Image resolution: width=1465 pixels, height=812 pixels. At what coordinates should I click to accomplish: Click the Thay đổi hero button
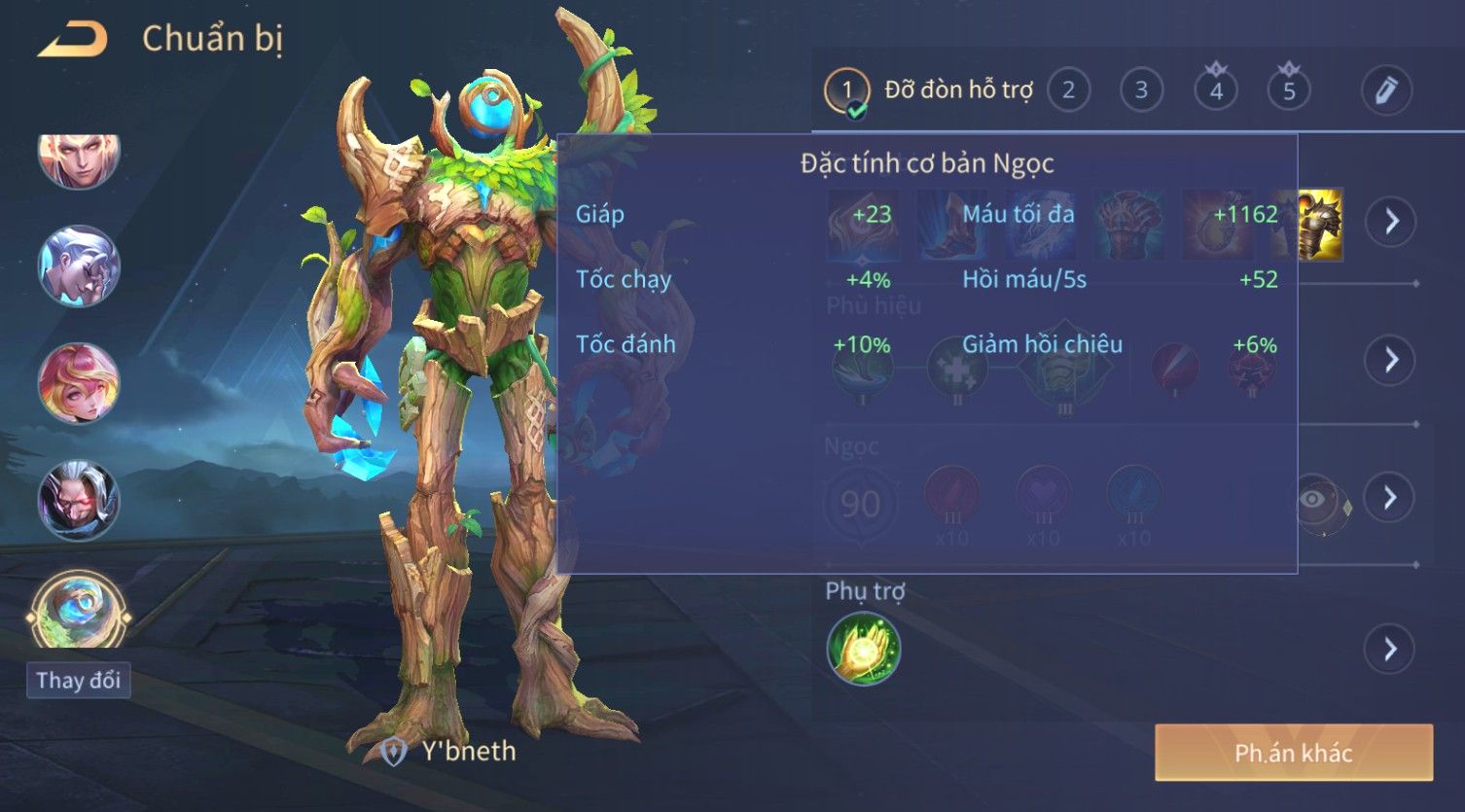pyautogui.click(x=78, y=680)
